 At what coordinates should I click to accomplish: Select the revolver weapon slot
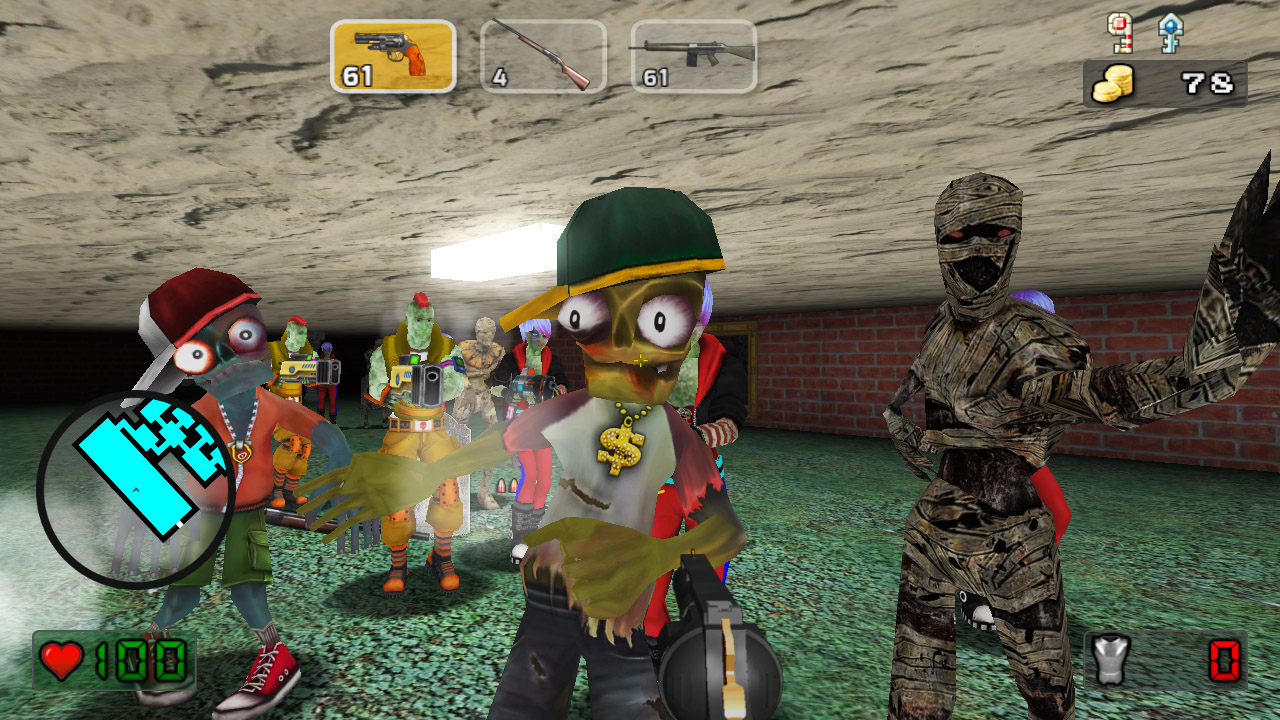(x=391, y=56)
